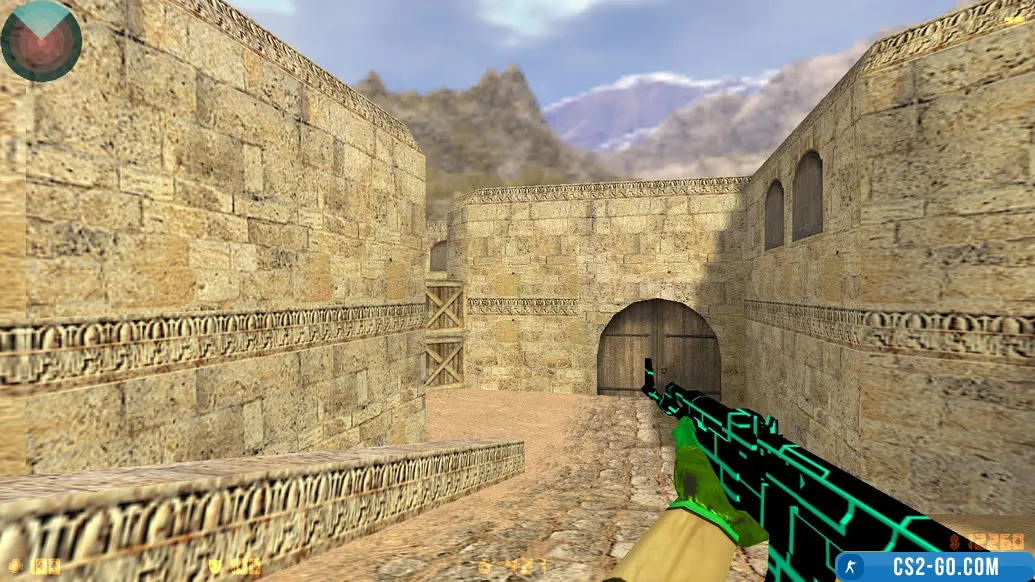Image resolution: width=1035 pixels, height=582 pixels.
Task: Click the circular radar minimap
Action: 41,41
